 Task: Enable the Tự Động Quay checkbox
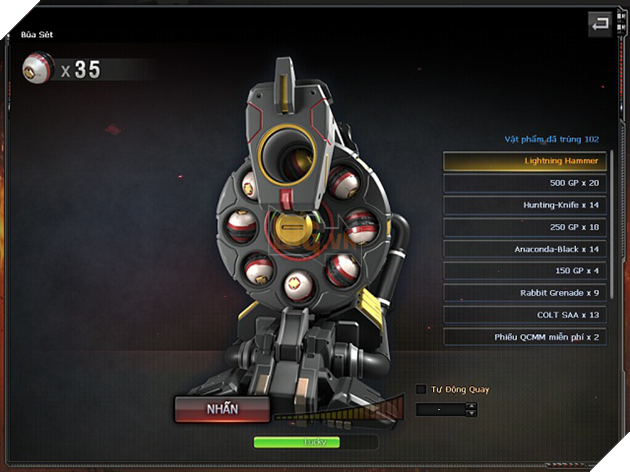[x=421, y=389]
